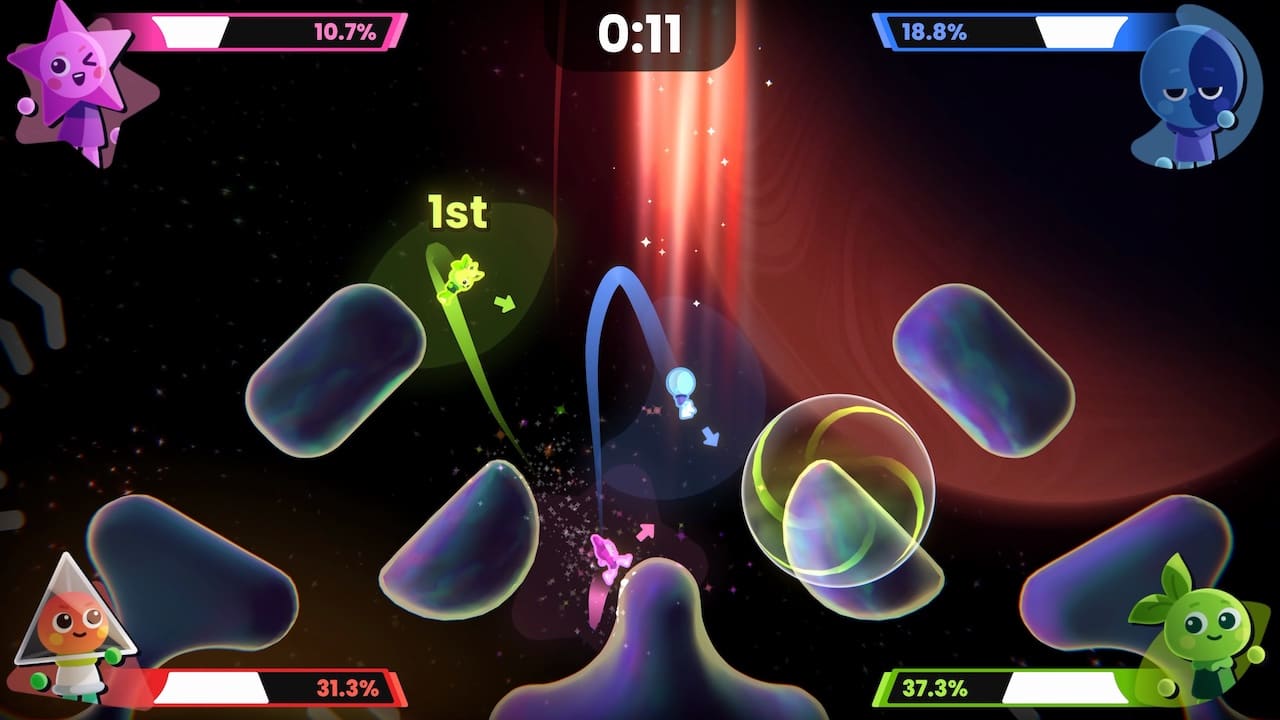Image resolution: width=1280 pixels, height=720 pixels.
Task: Click the 1st place indicator label
Action: click(x=458, y=211)
